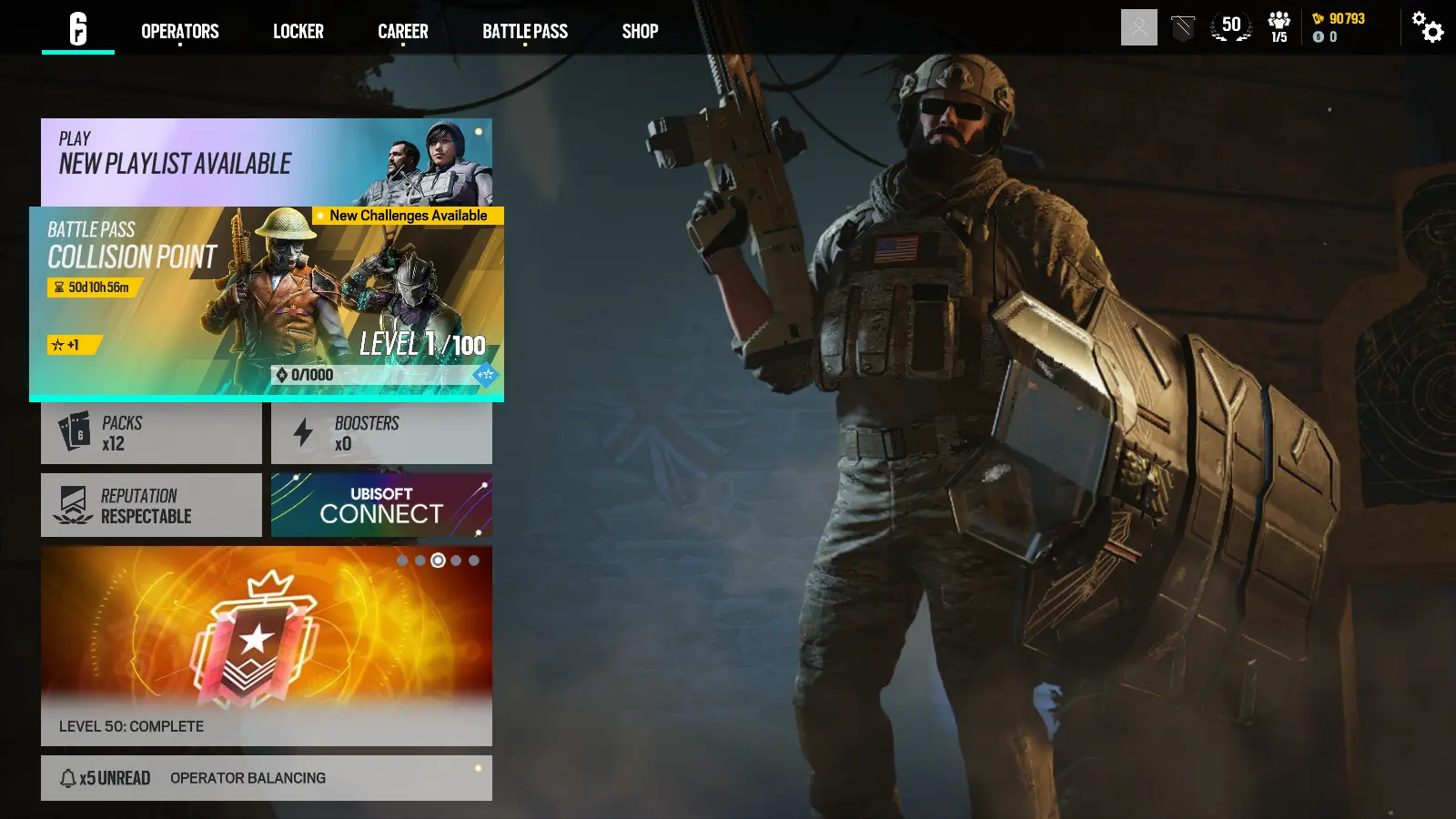The height and width of the screenshot is (819, 1456).
Task: Click the Level 50: Complete career card
Action: pos(266,646)
